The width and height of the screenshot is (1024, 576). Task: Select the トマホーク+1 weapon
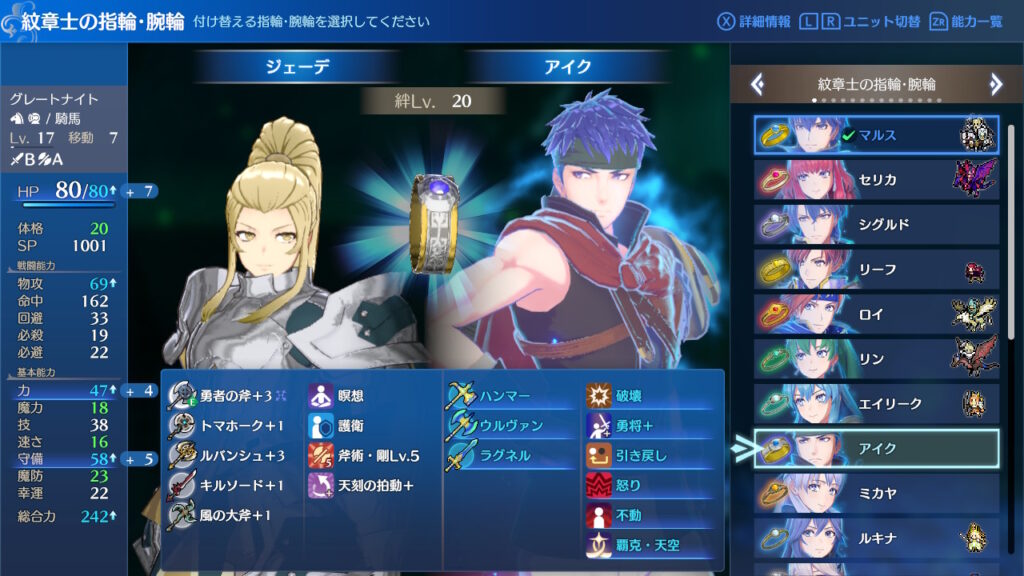230,425
